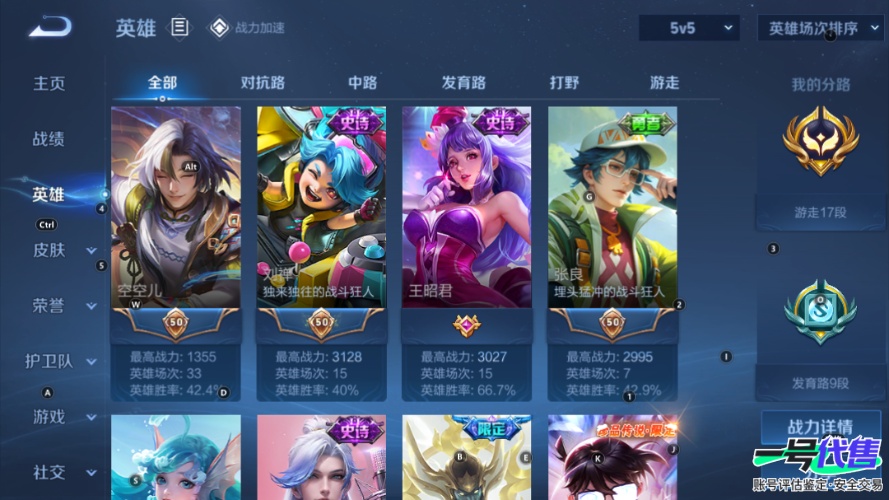This screenshot has width=889, height=500.
Task: Filter heroes by 发育路
Action: click(463, 83)
